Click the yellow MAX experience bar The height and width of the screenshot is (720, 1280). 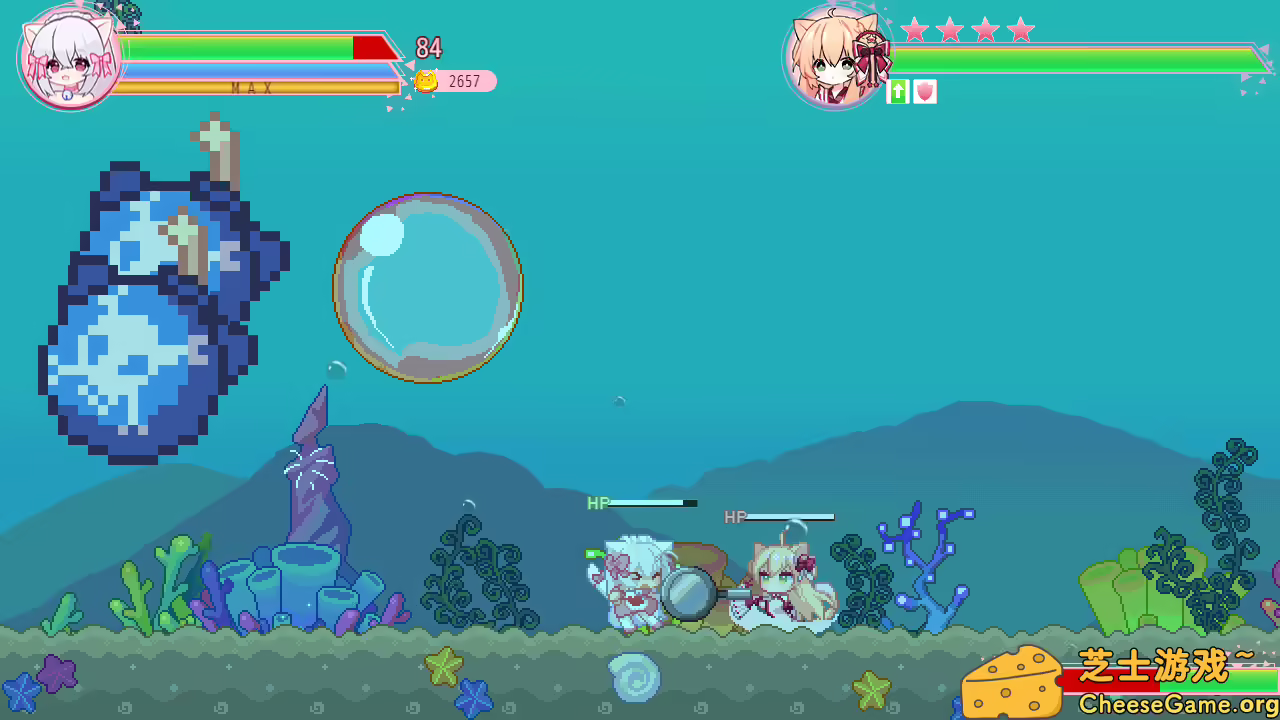coord(250,88)
